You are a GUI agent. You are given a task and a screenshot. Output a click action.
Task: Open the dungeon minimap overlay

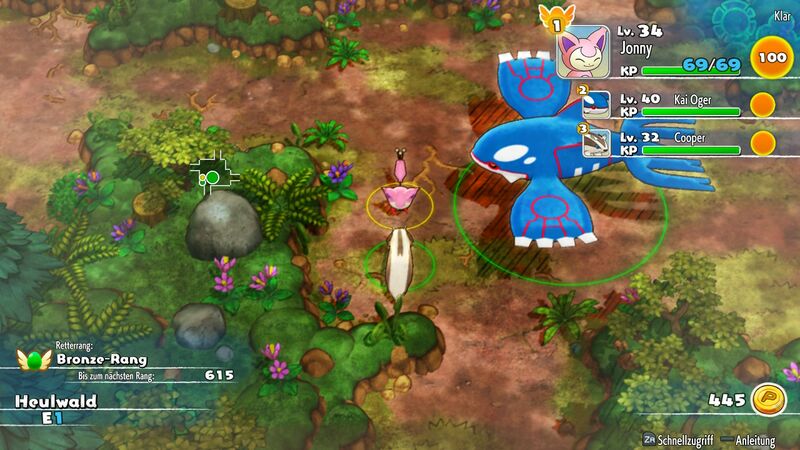pos(214,175)
